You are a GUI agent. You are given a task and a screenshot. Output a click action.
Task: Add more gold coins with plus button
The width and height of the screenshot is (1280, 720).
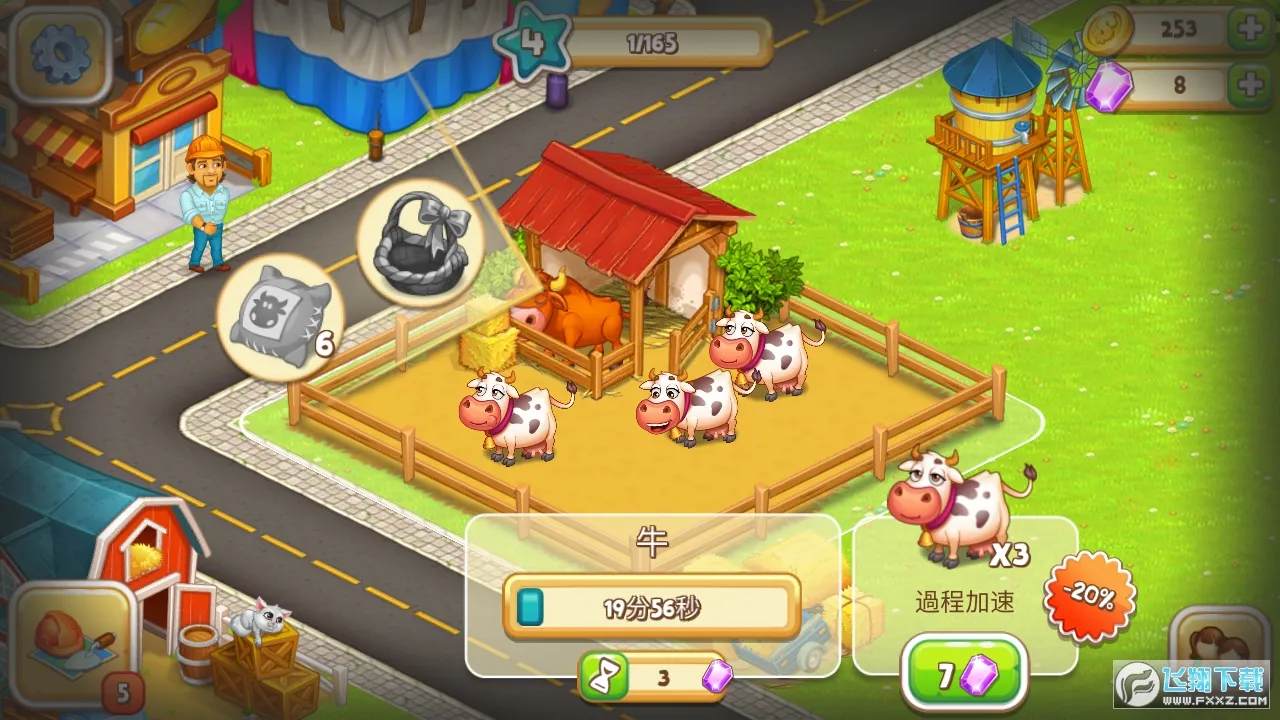point(1251,29)
